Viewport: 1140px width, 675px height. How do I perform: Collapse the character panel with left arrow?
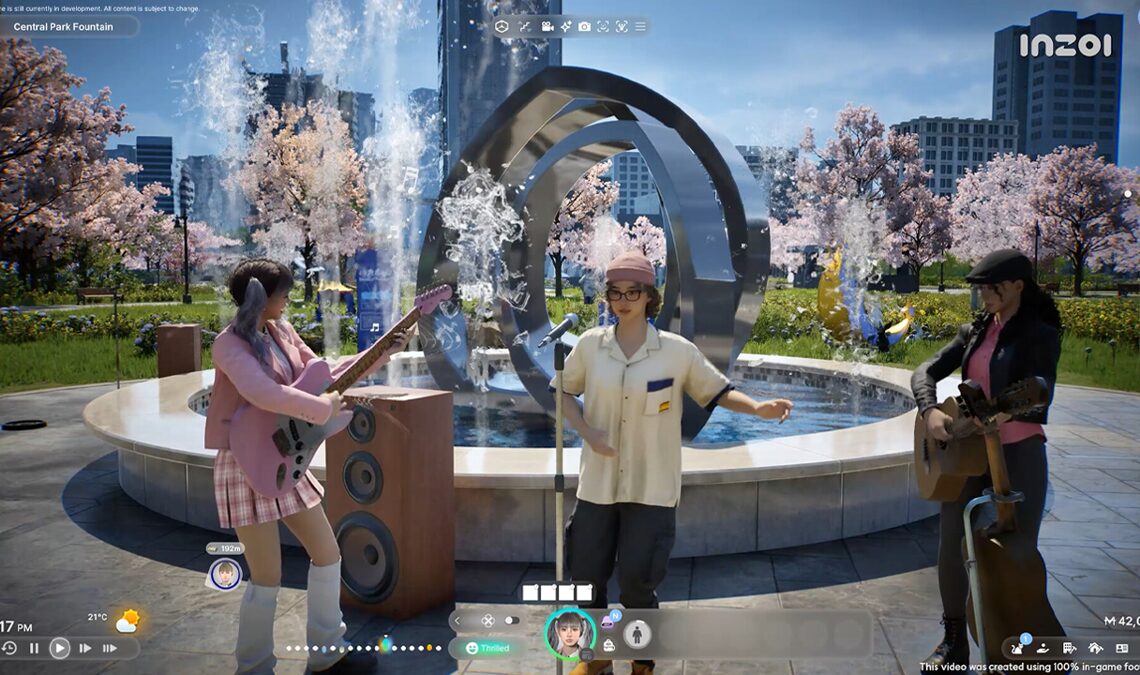[x=458, y=621]
